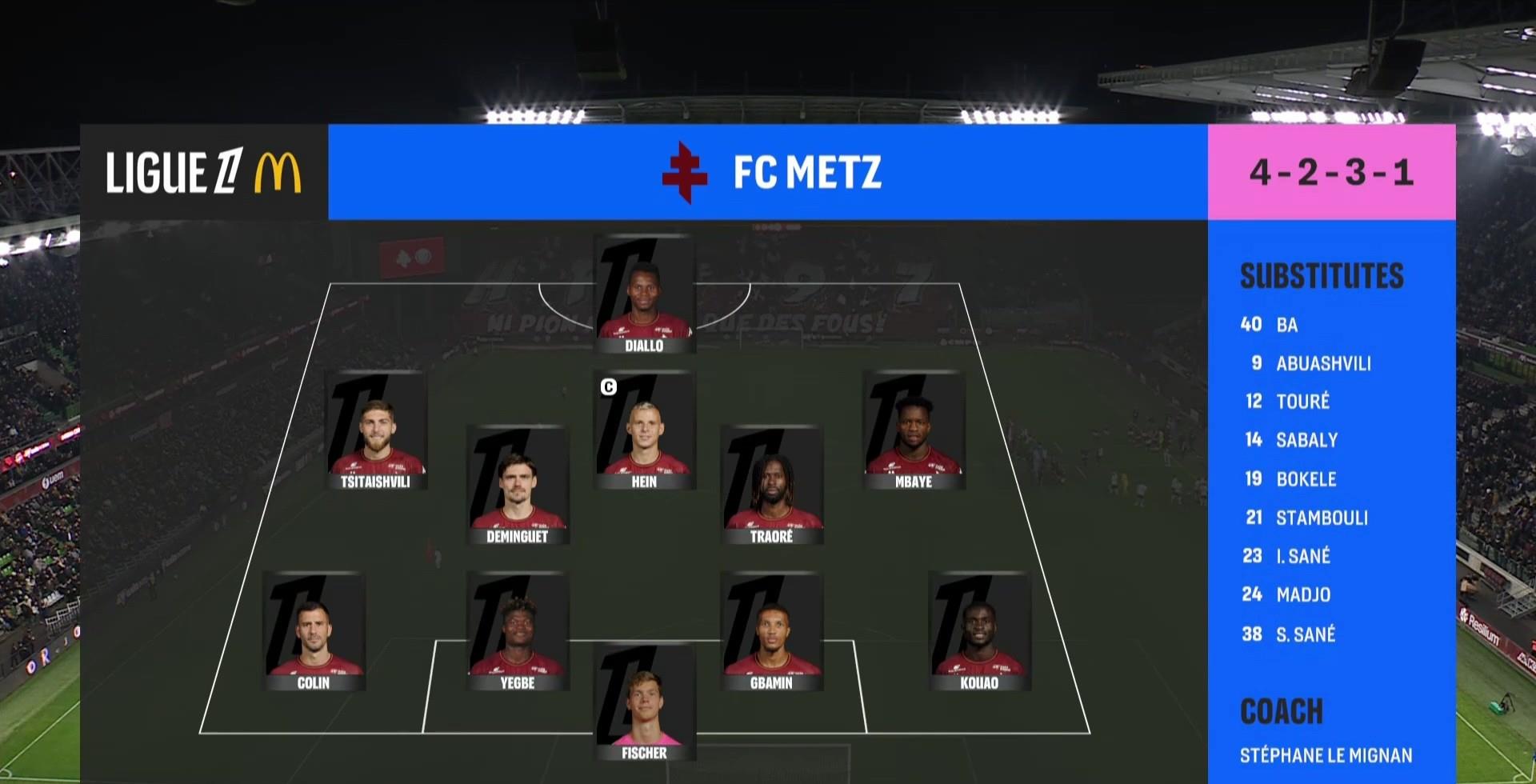Choose Kouao's defender card
1536x784 pixels.
(979, 632)
